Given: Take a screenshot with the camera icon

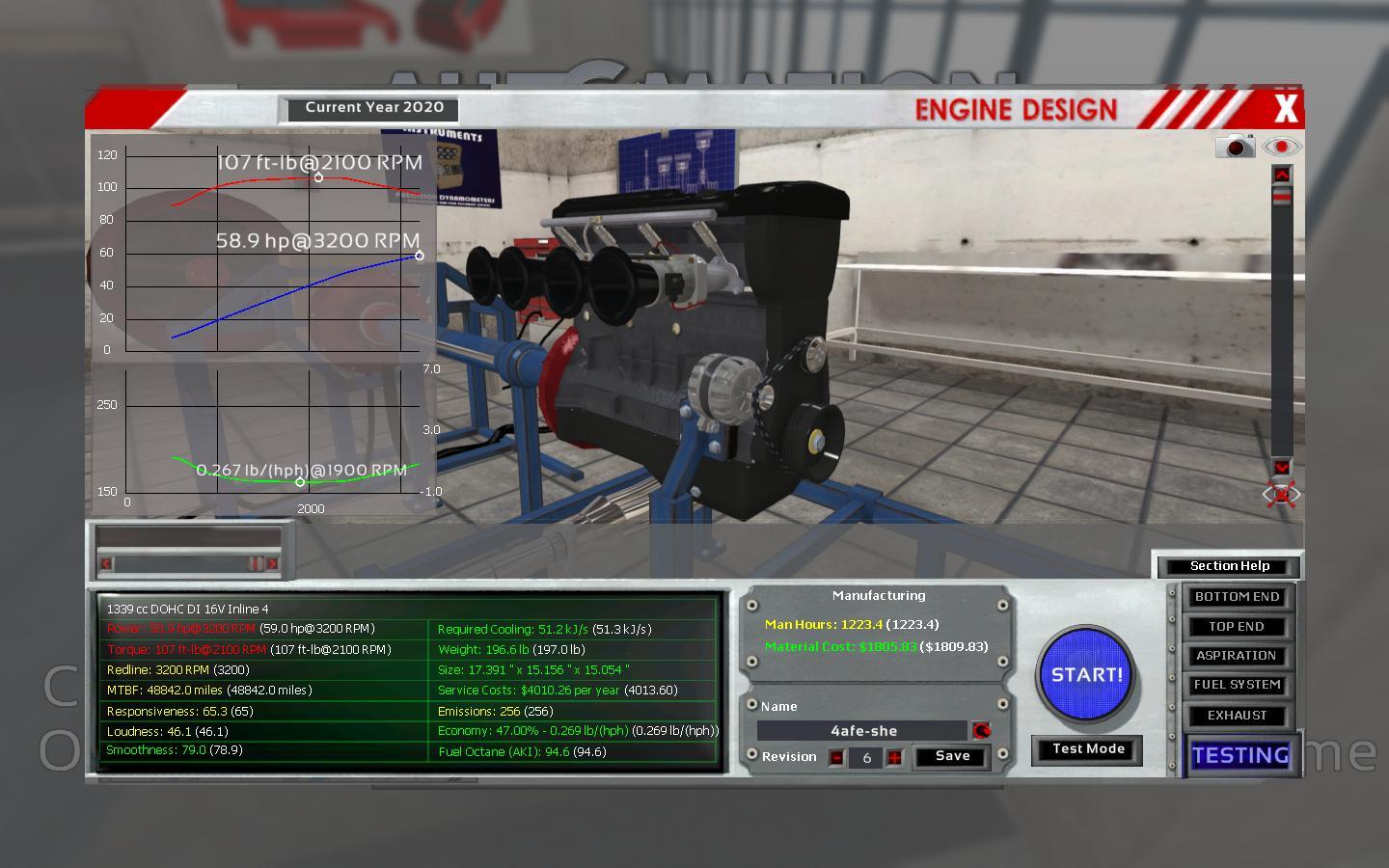Looking at the screenshot, I should (x=1235, y=147).
